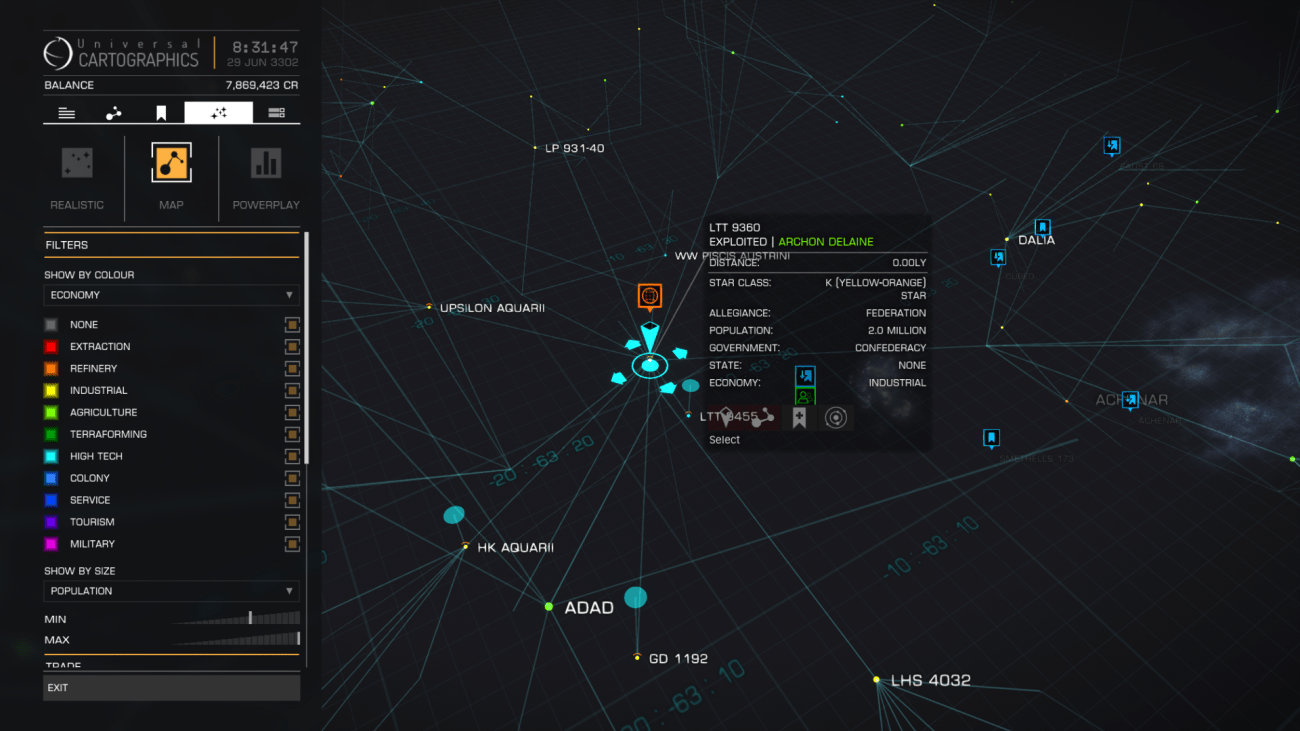Open the navigation routes tab
Viewport: 1300px width, 731px height.
113,112
